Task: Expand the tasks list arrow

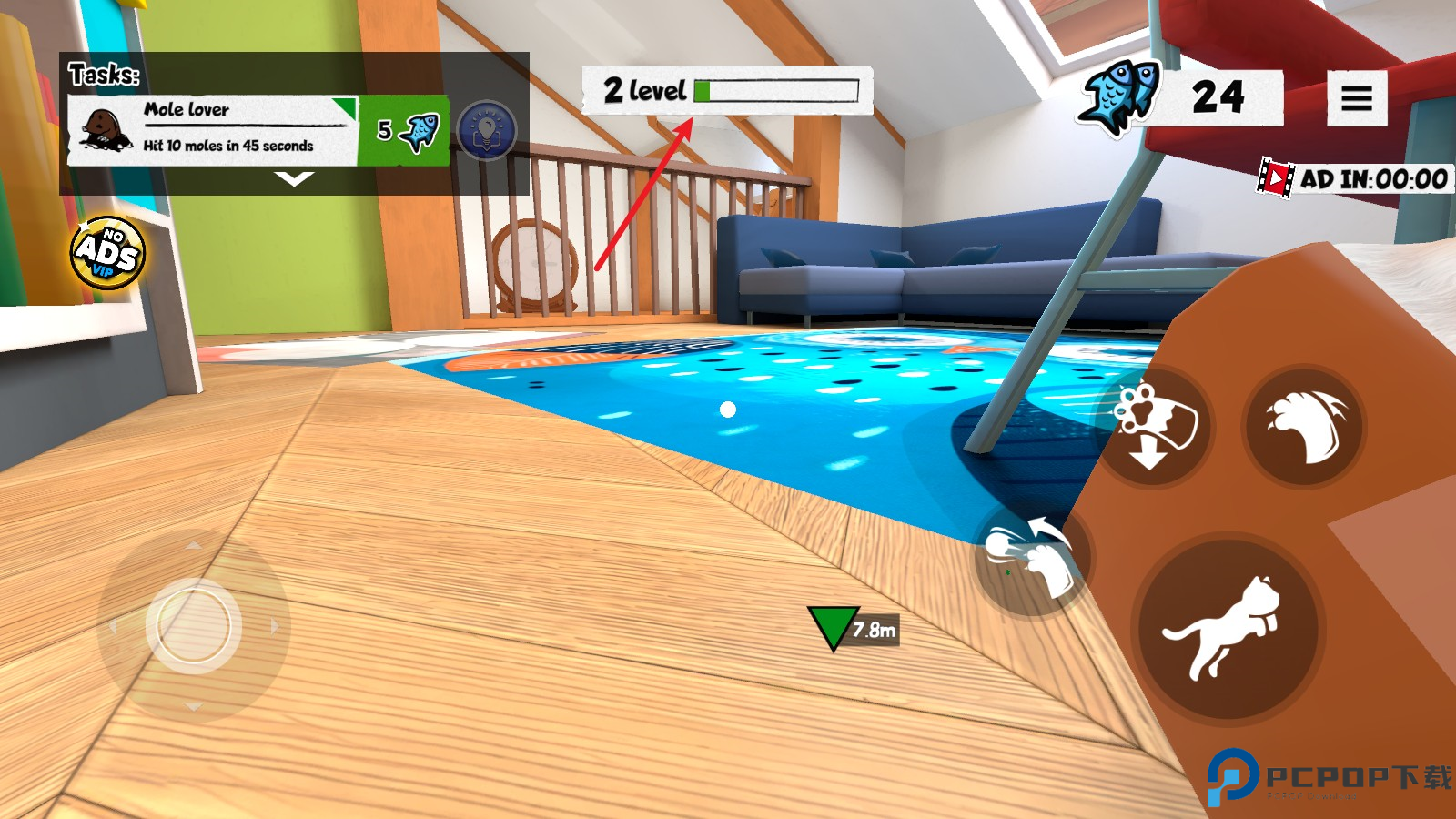Action: [x=294, y=179]
